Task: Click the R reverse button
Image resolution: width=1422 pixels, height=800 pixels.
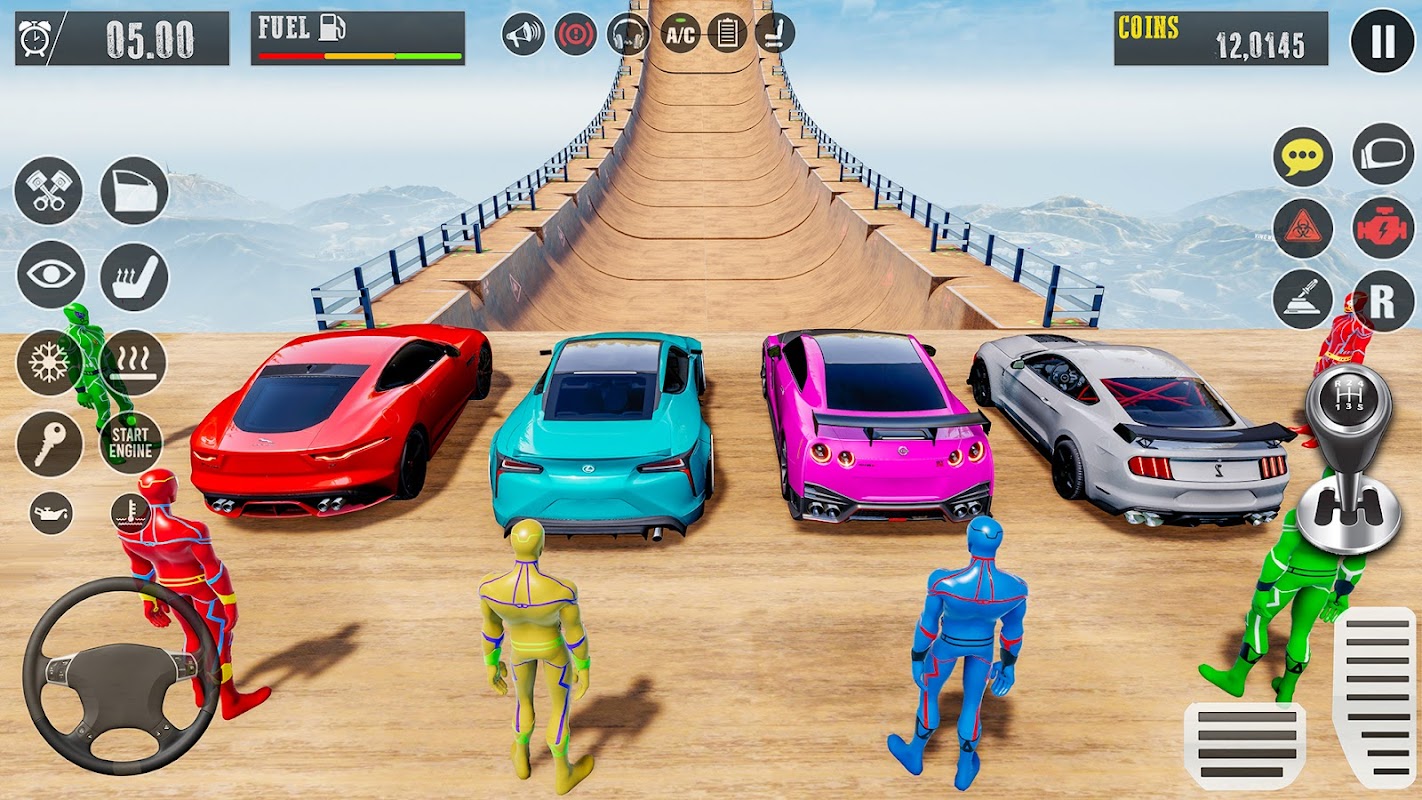Action: [x=1383, y=300]
